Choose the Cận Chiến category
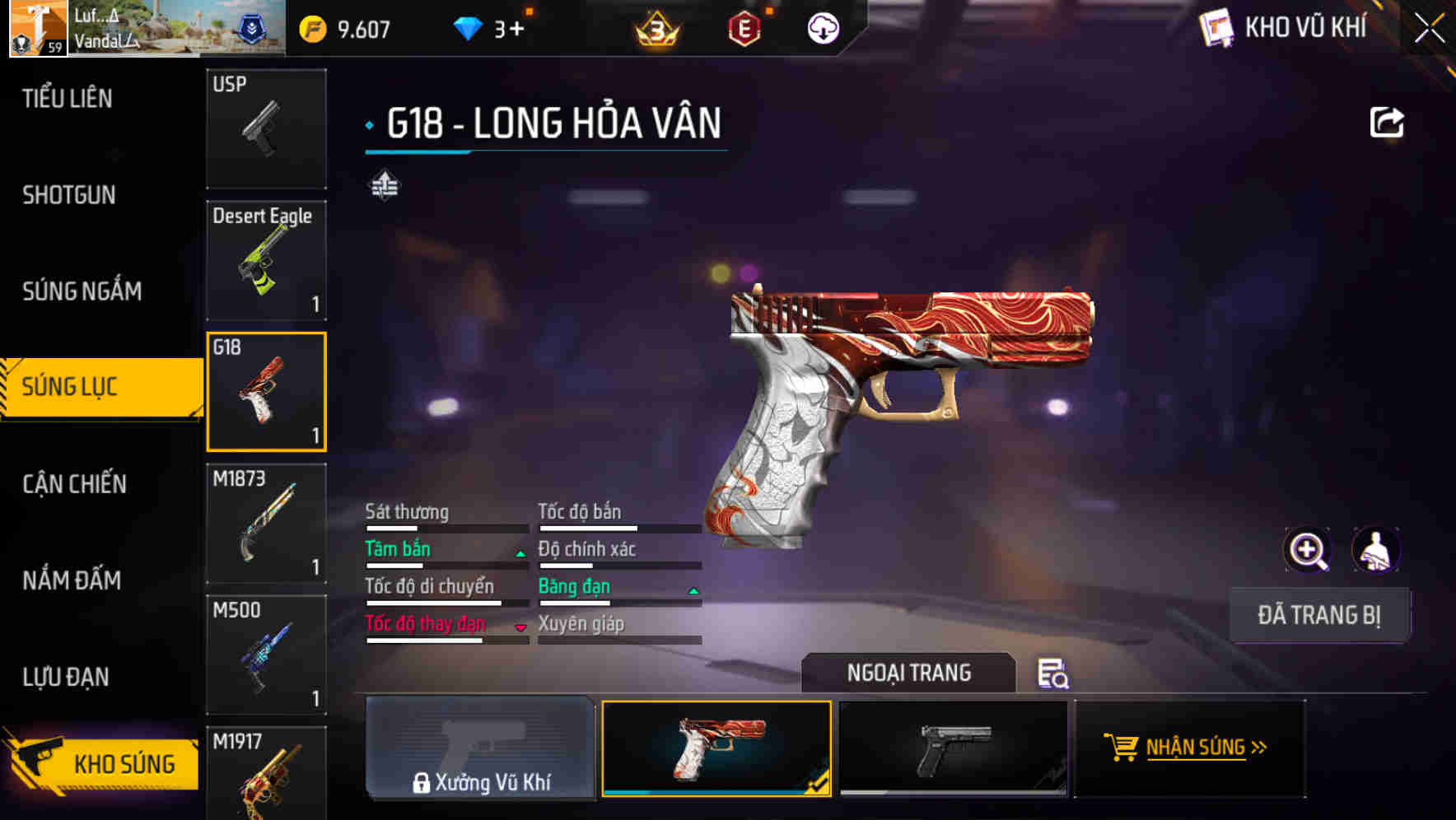The image size is (1456, 820). click(74, 484)
